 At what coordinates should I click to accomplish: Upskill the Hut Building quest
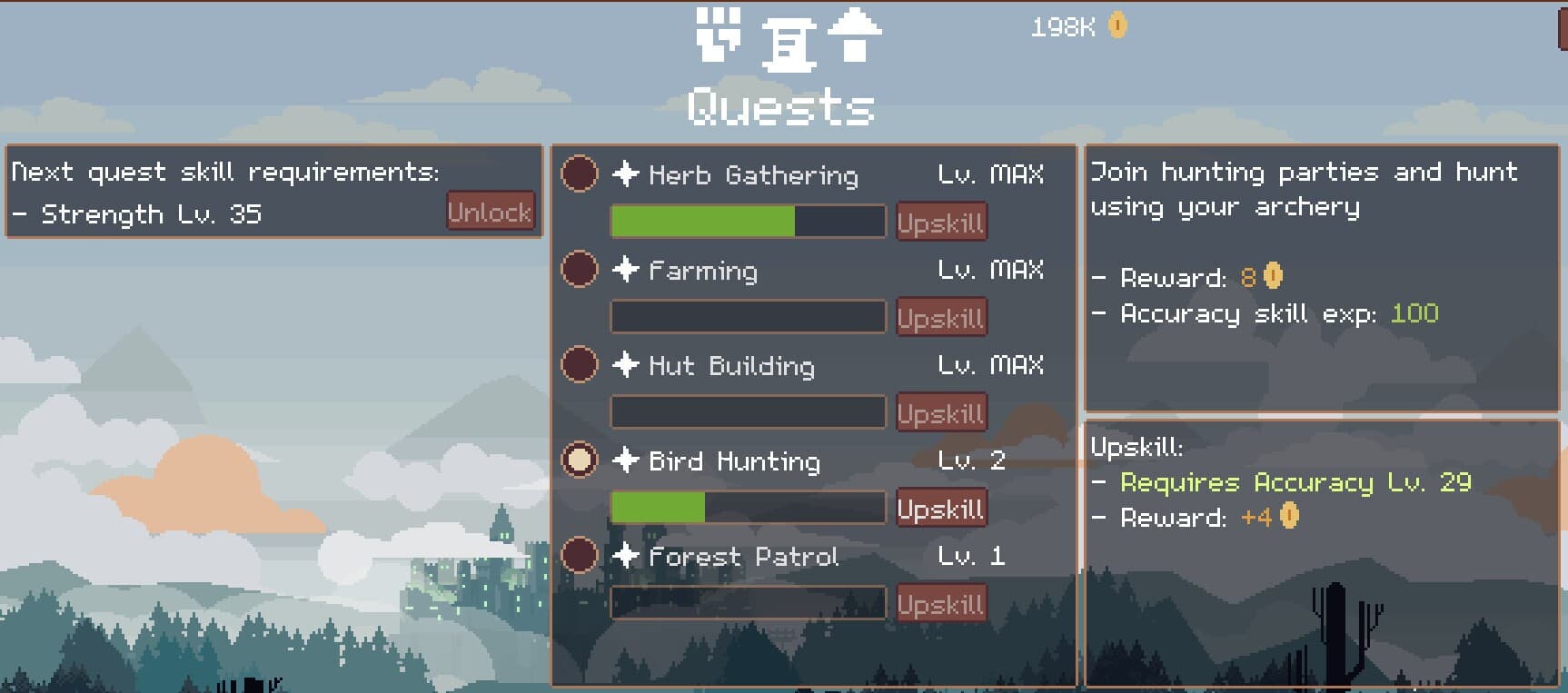940,412
